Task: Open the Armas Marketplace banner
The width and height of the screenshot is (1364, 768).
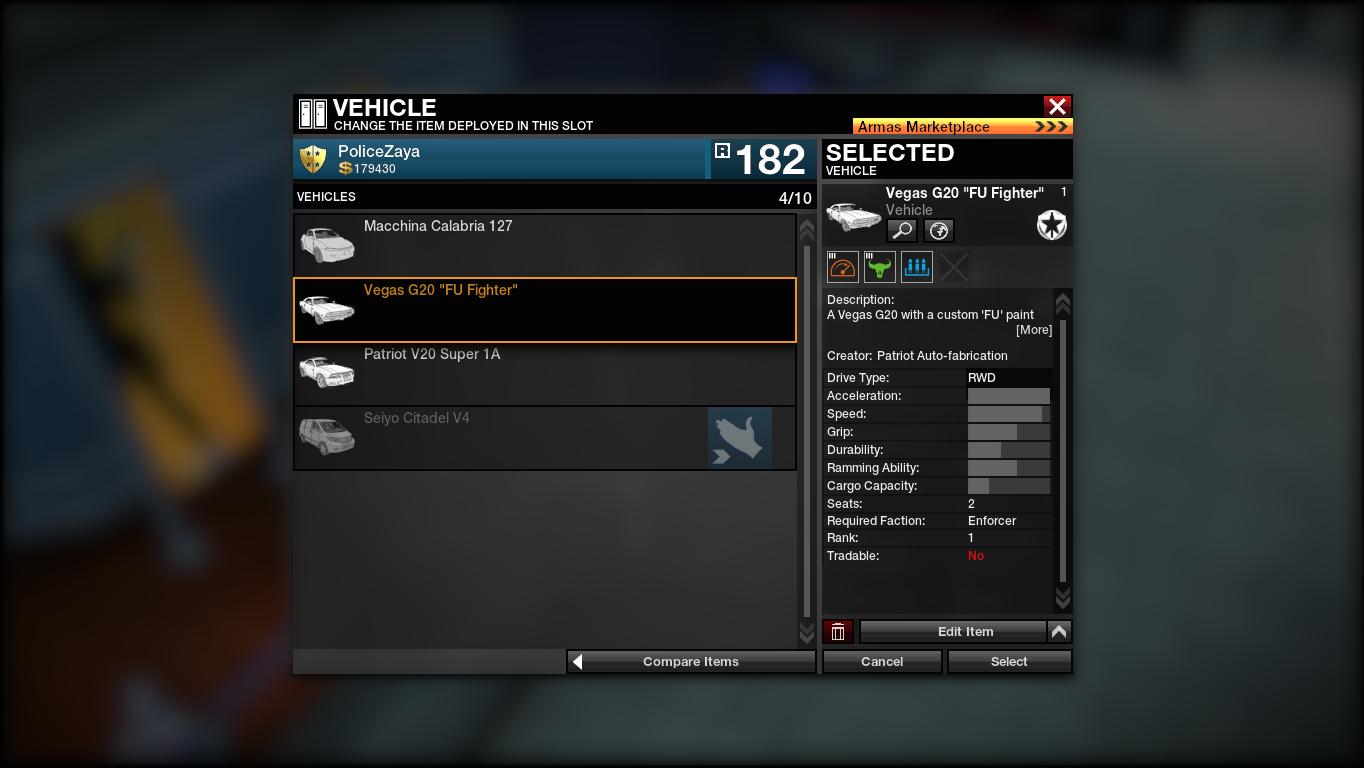Action: pos(962,127)
